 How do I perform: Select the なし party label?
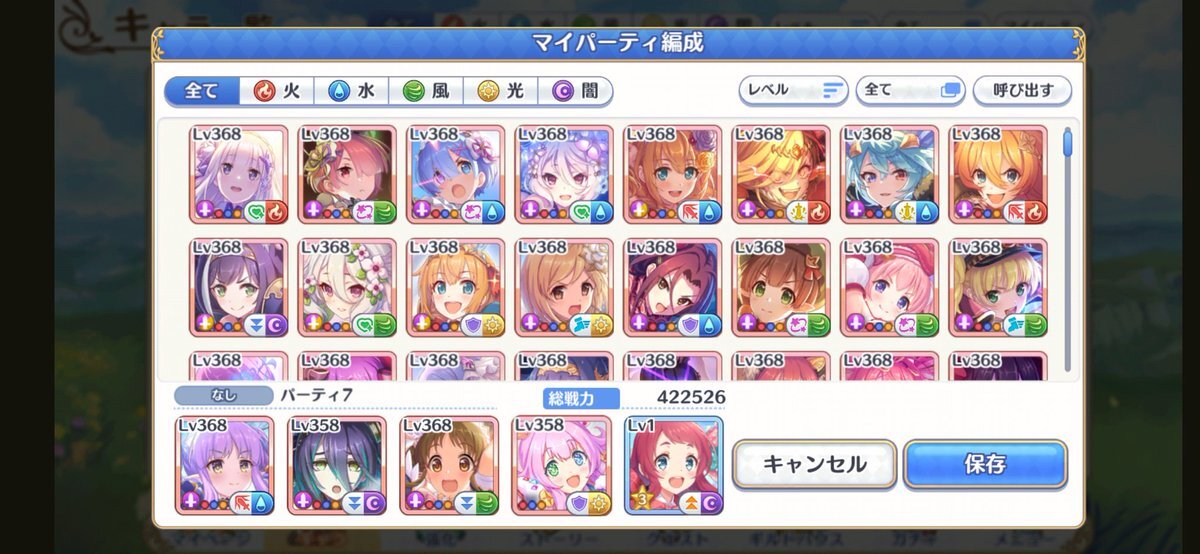[x=222, y=395]
